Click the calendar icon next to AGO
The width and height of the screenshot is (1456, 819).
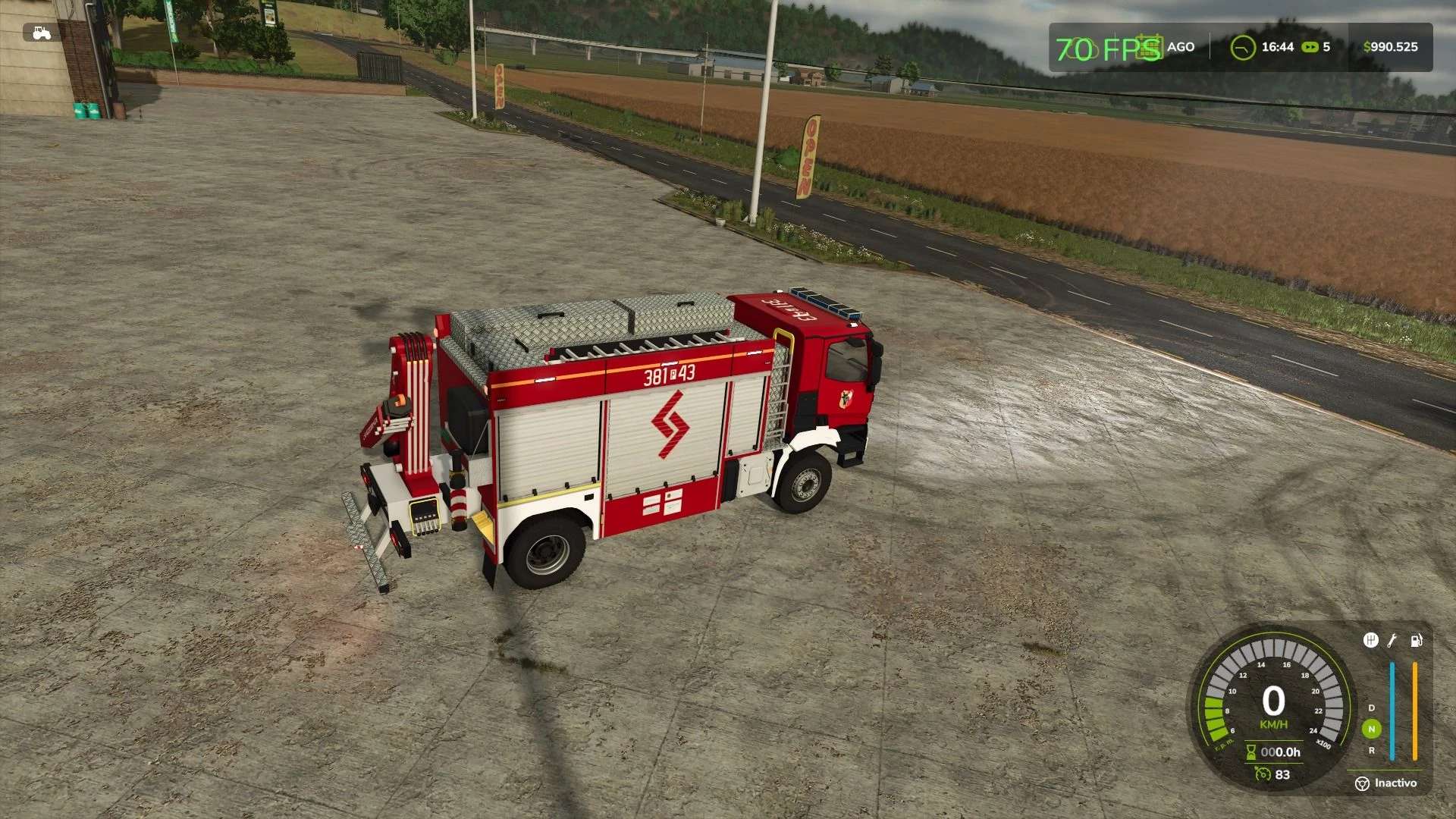(1150, 46)
